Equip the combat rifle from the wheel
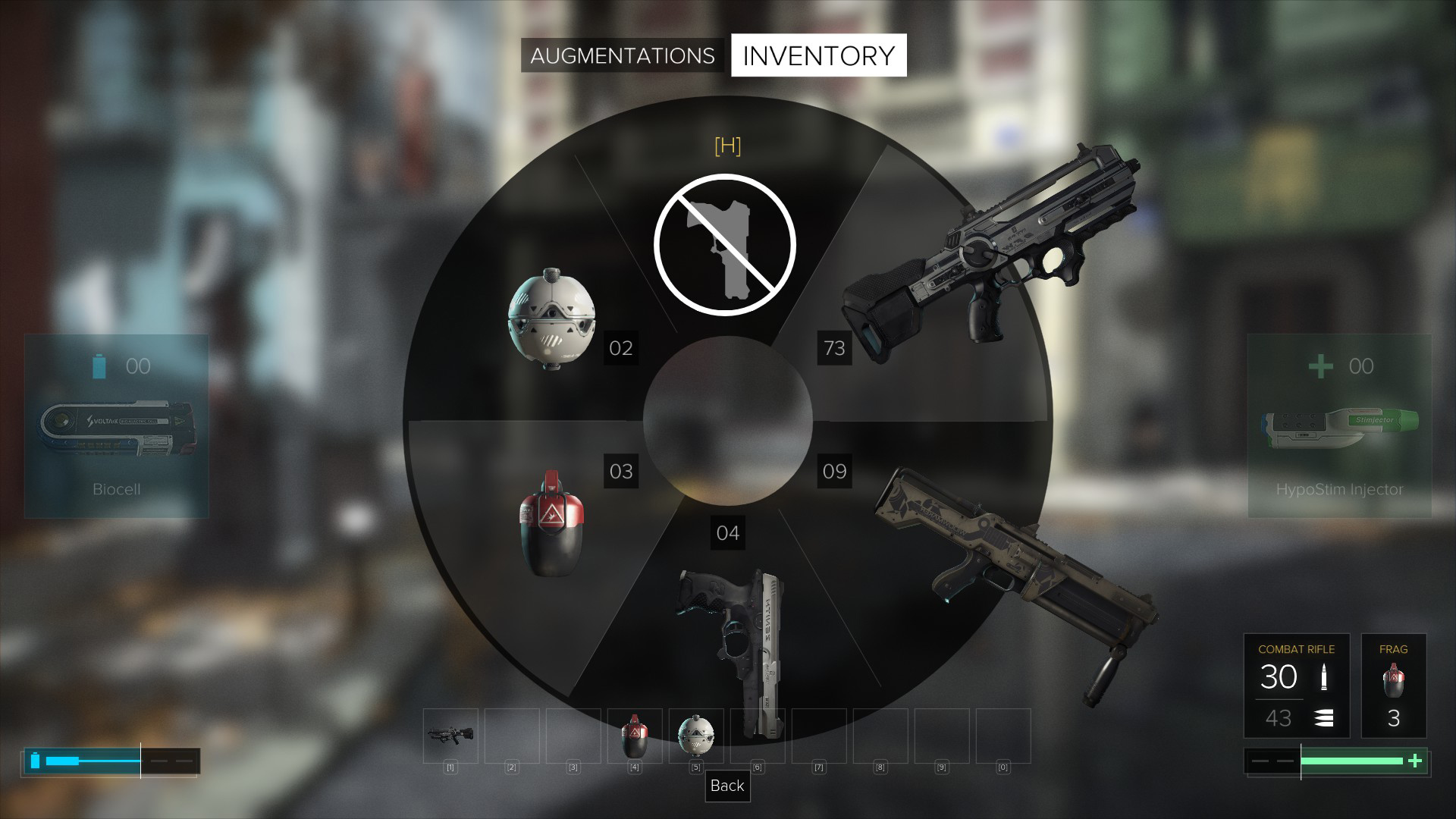 point(986,258)
